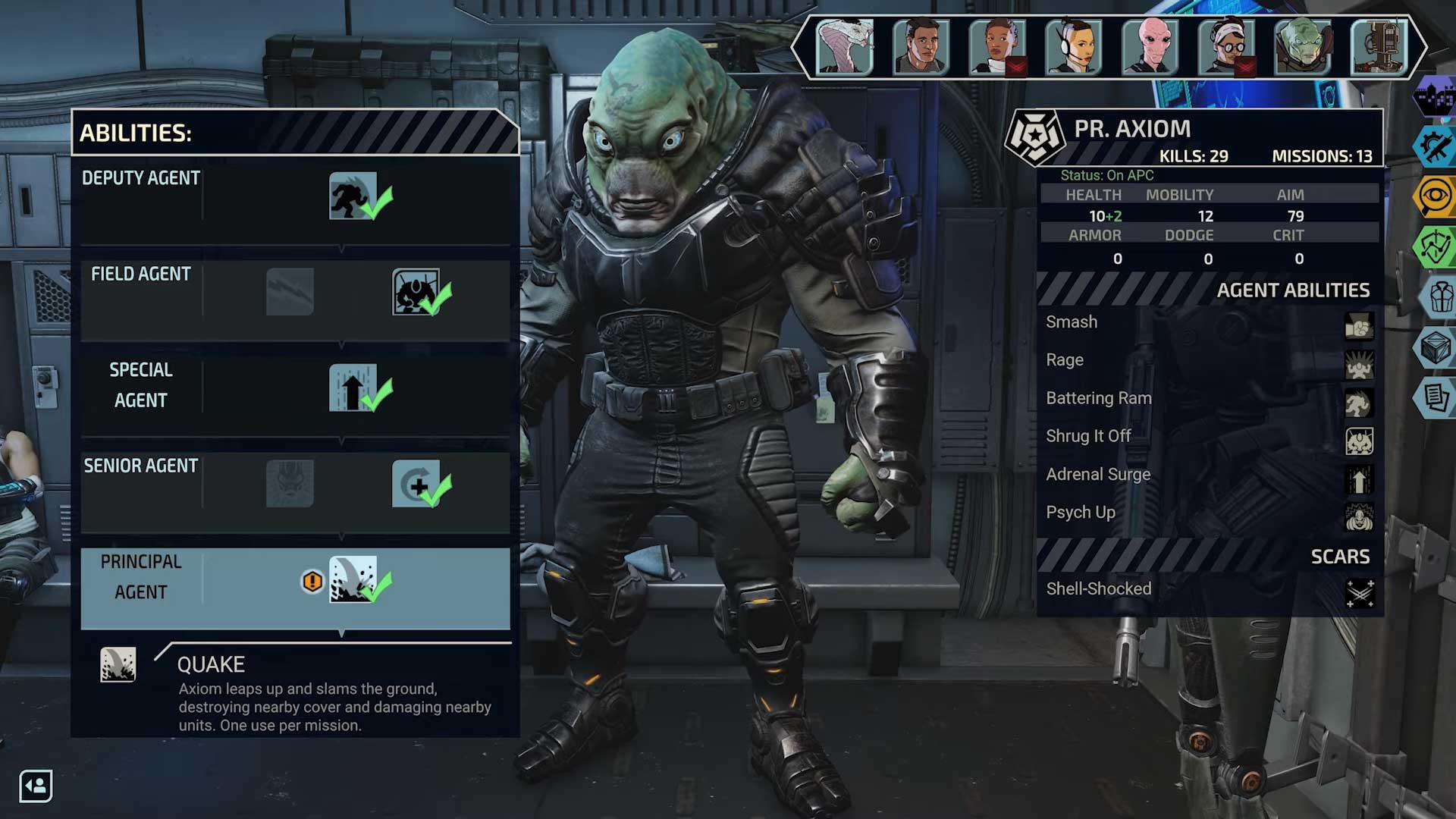Click the Shell-Shocked scar icon
1456x819 pixels.
point(1359,592)
